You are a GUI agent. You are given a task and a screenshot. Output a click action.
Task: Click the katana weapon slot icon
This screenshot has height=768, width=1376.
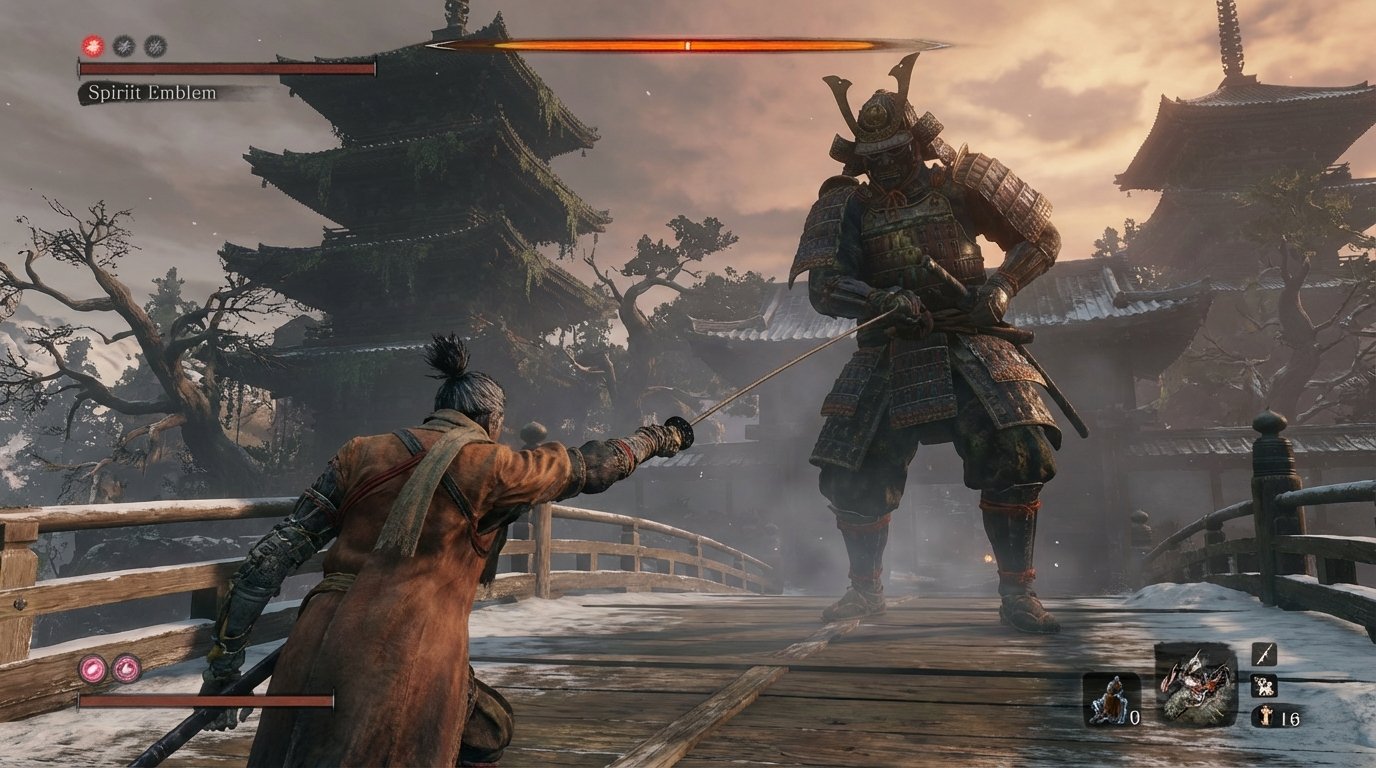[1266, 655]
